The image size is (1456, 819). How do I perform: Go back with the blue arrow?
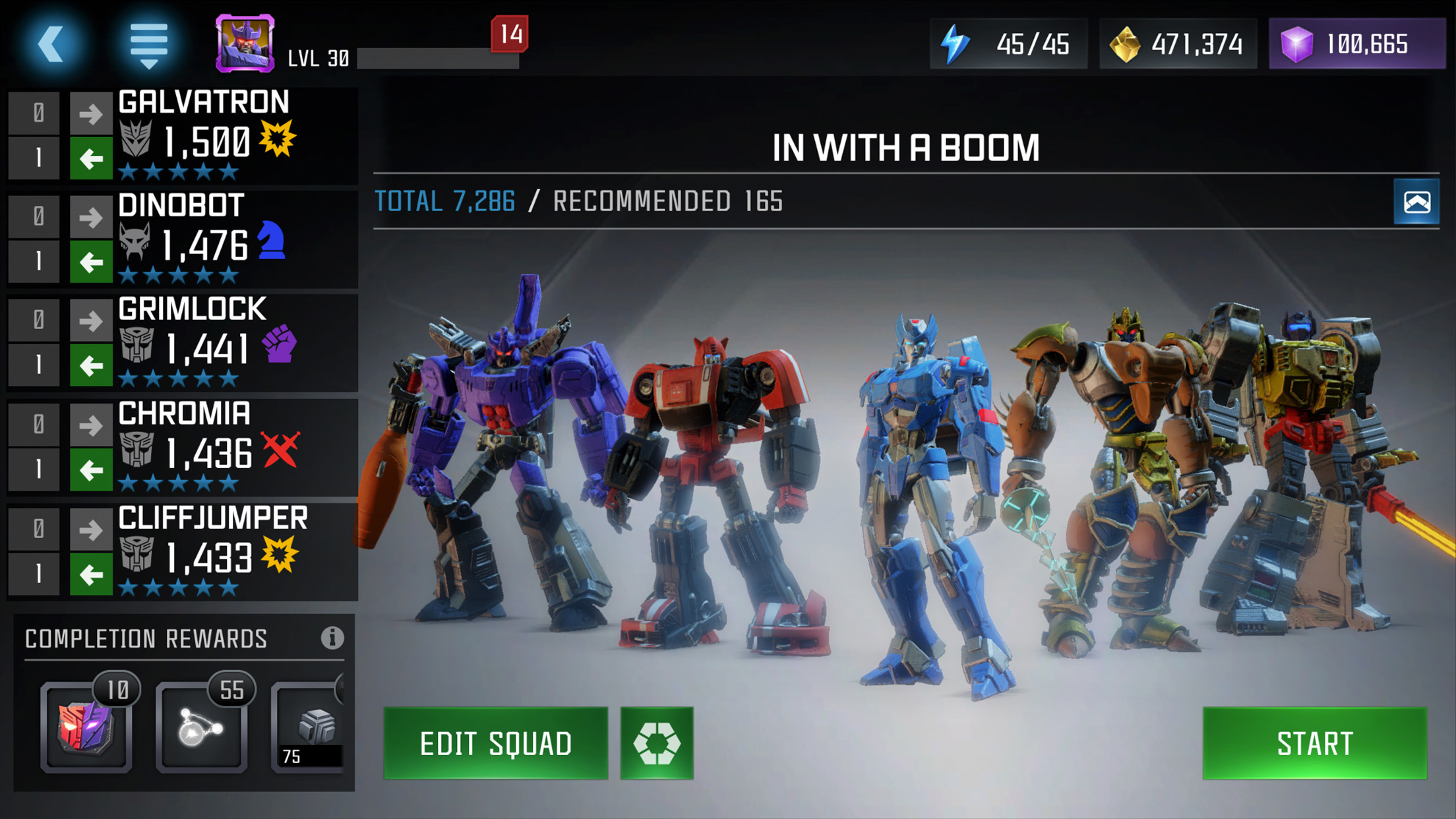51,44
